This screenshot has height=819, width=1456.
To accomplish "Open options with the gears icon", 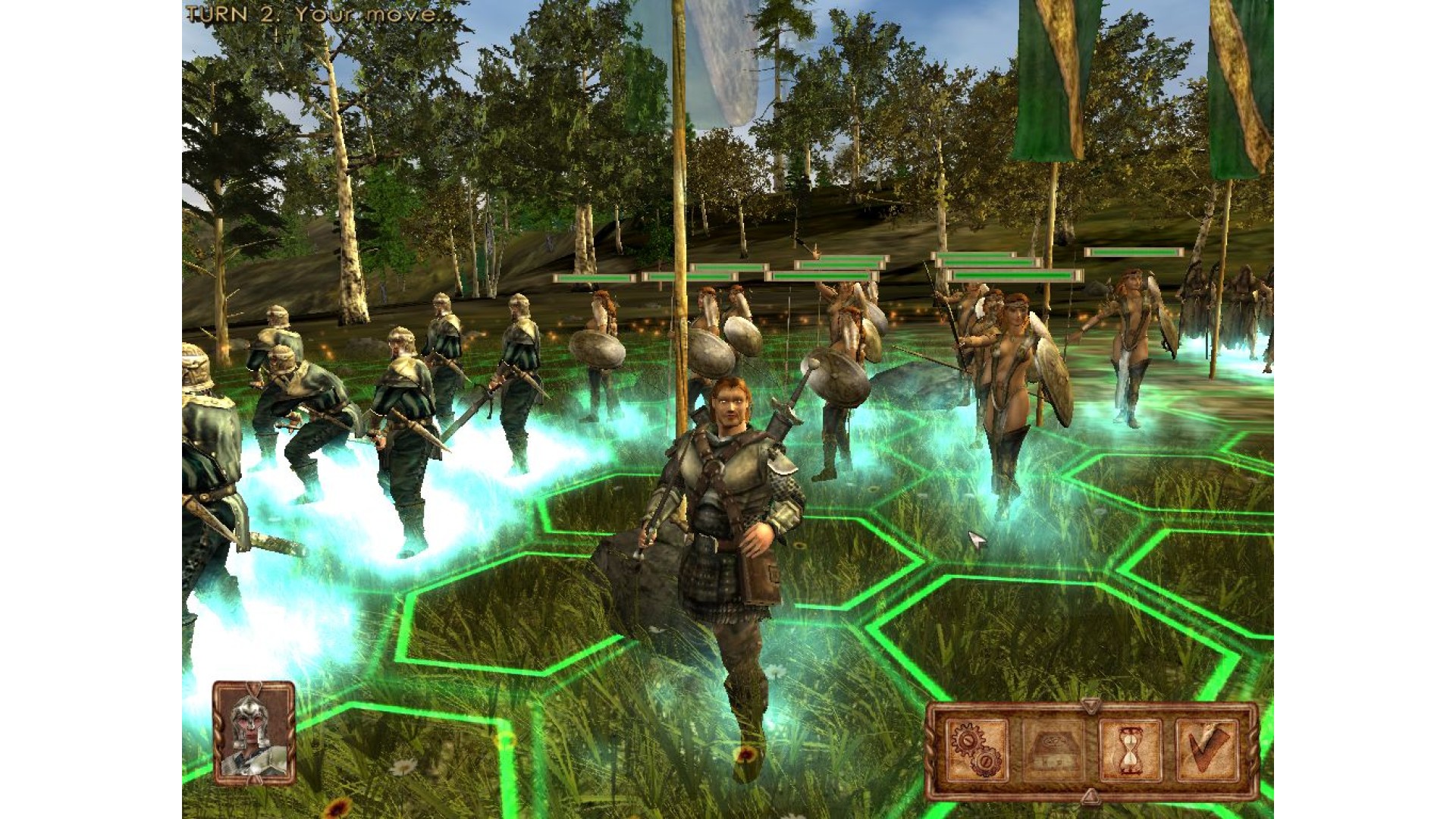I will (977, 749).
